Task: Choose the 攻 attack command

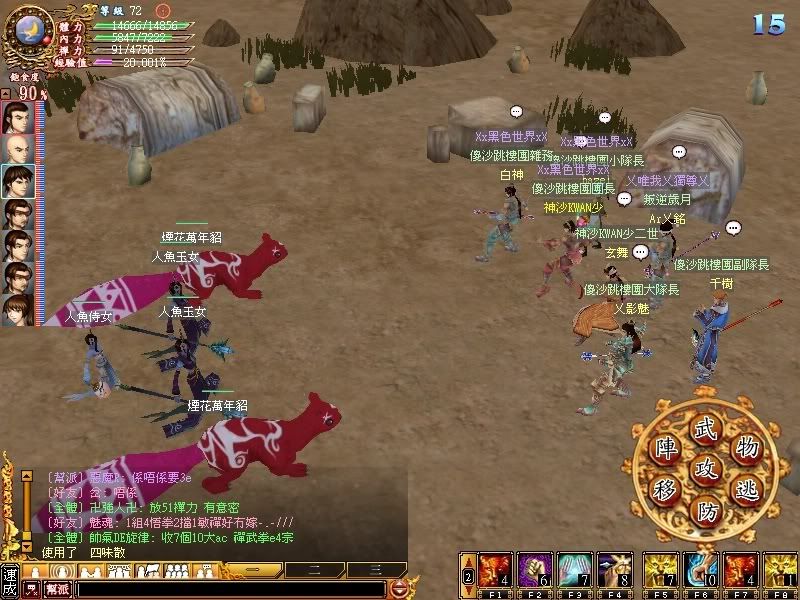Action: (x=706, y=467)
